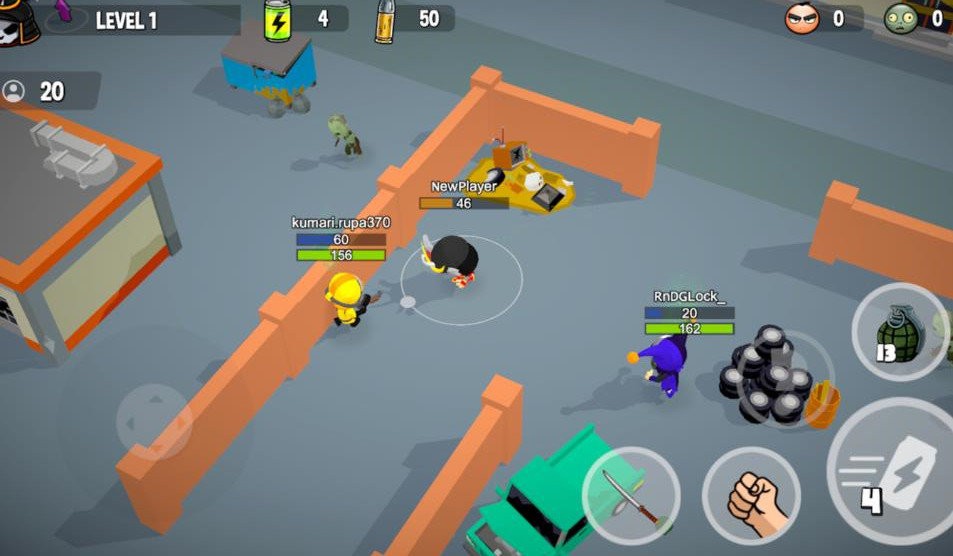Select the katana sword weapon button

[x=631, y=494]
